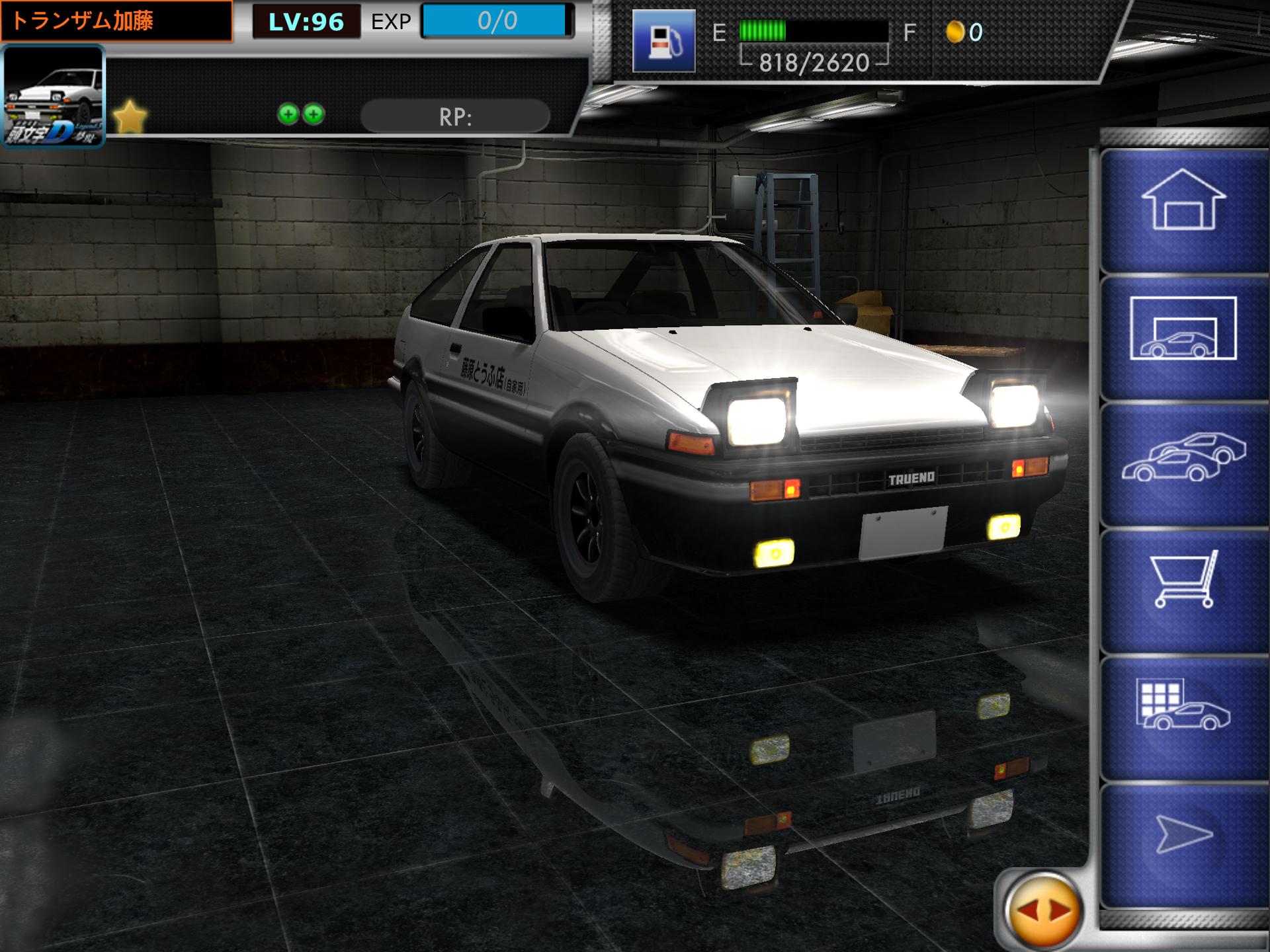
Task: Open the RP points field
Action: tap(455, 117)
